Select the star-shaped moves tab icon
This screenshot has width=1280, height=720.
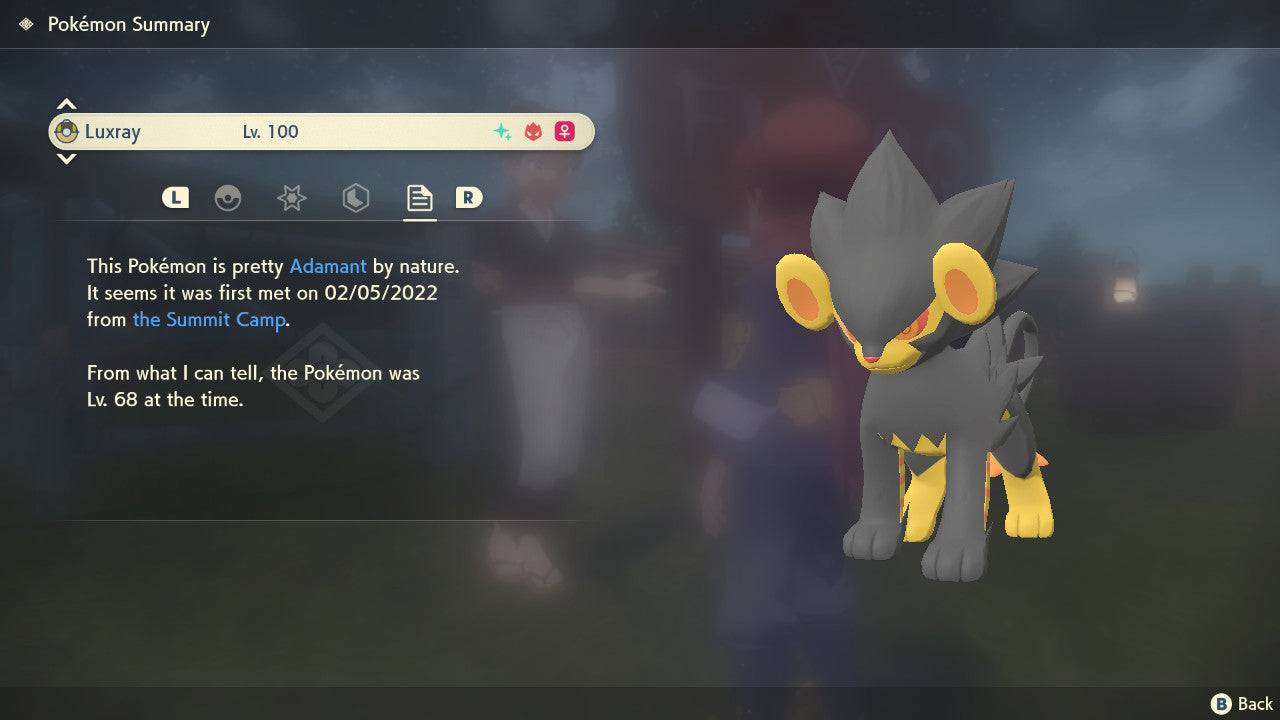pyautogui.click(x=291, y=198)
